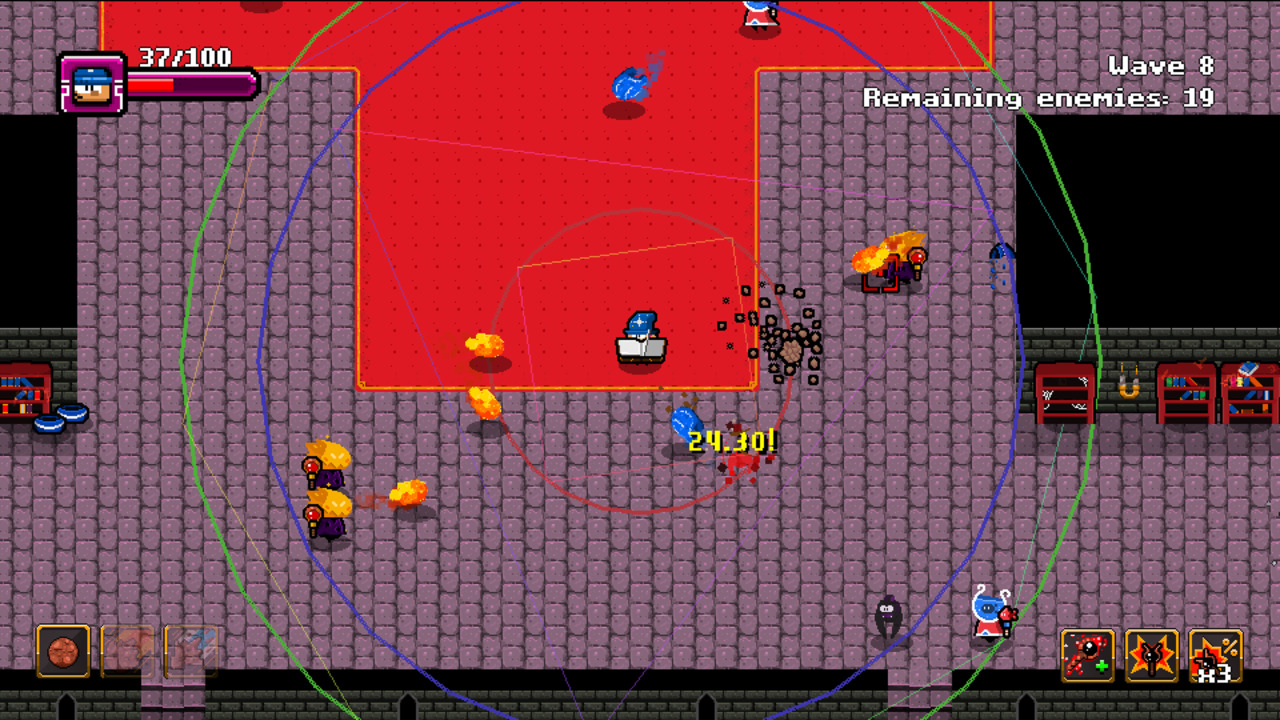Select the meatball in the first inventory slot
The width and height of the screenshot is (1280, 720).
(63, 652)
